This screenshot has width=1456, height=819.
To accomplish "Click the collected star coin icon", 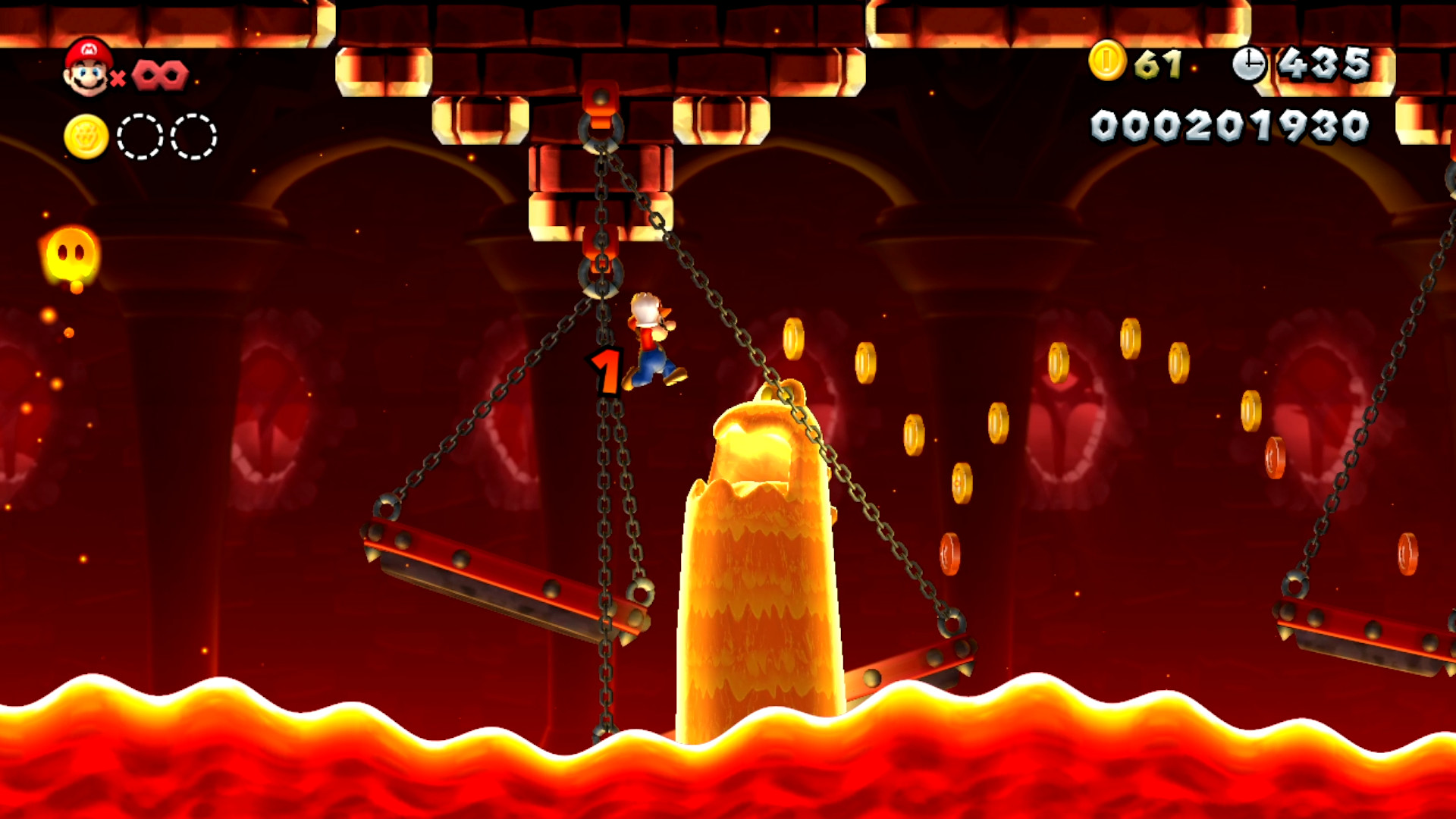I will [x=86, y=136].
